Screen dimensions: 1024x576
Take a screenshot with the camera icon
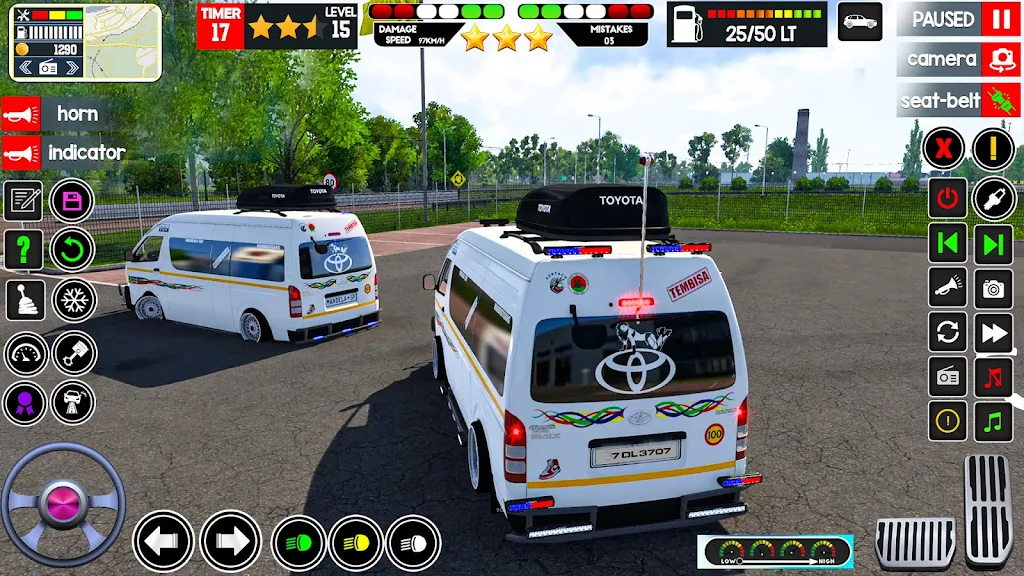(x=993, y=289)
